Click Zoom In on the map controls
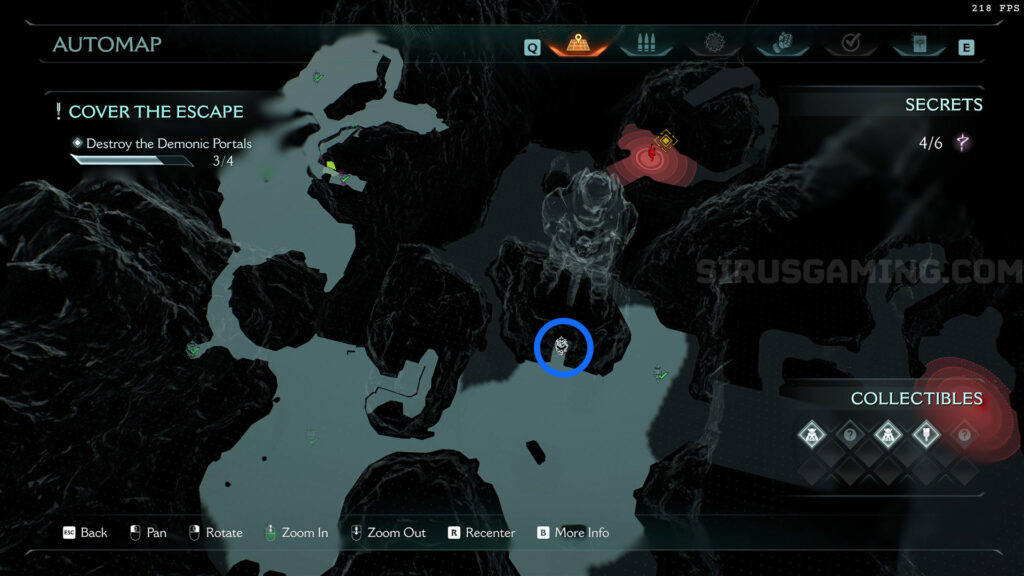1024x576 pixels. tap(296, 533)
